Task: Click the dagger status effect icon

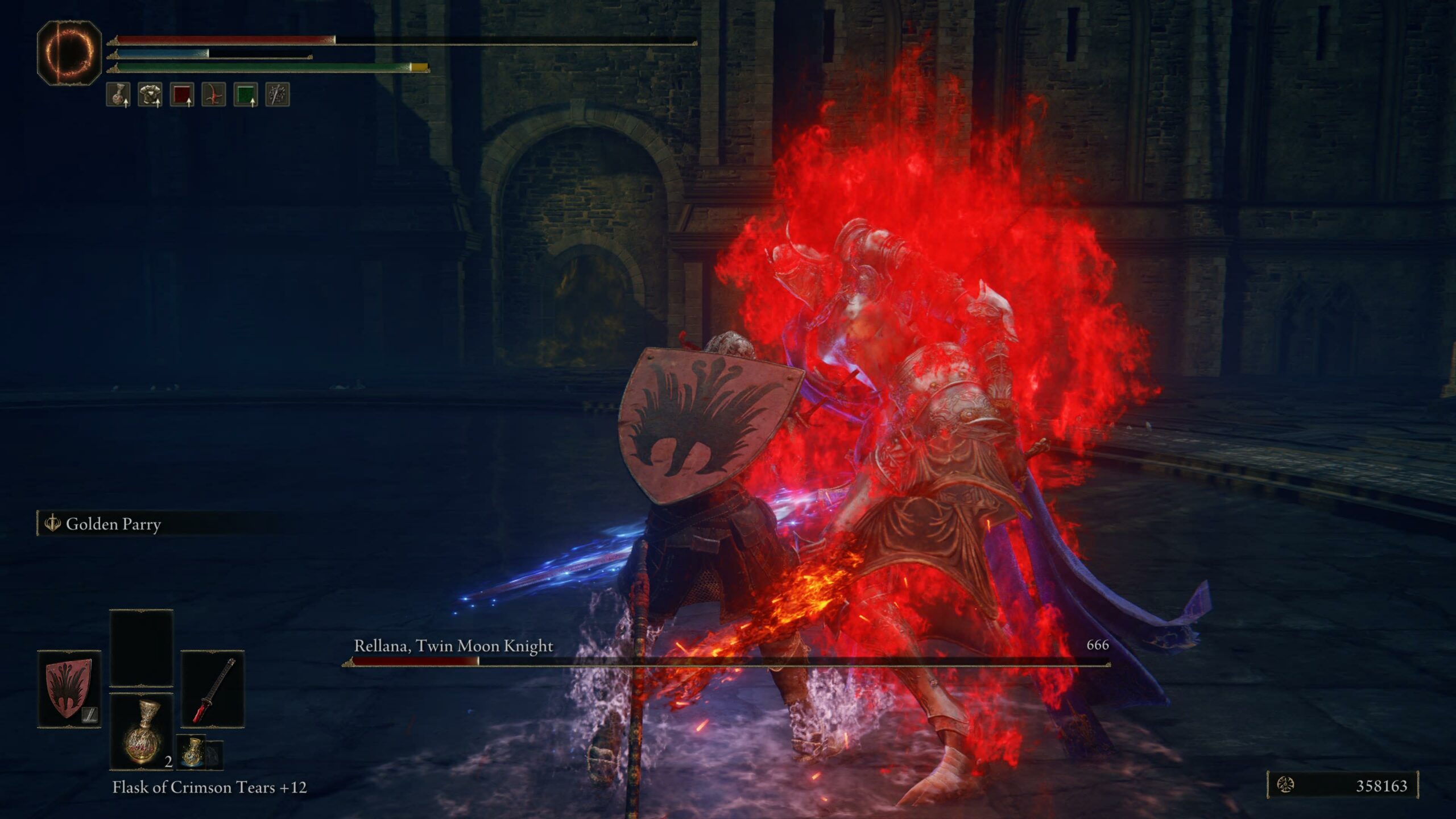Action: point(278,94)
